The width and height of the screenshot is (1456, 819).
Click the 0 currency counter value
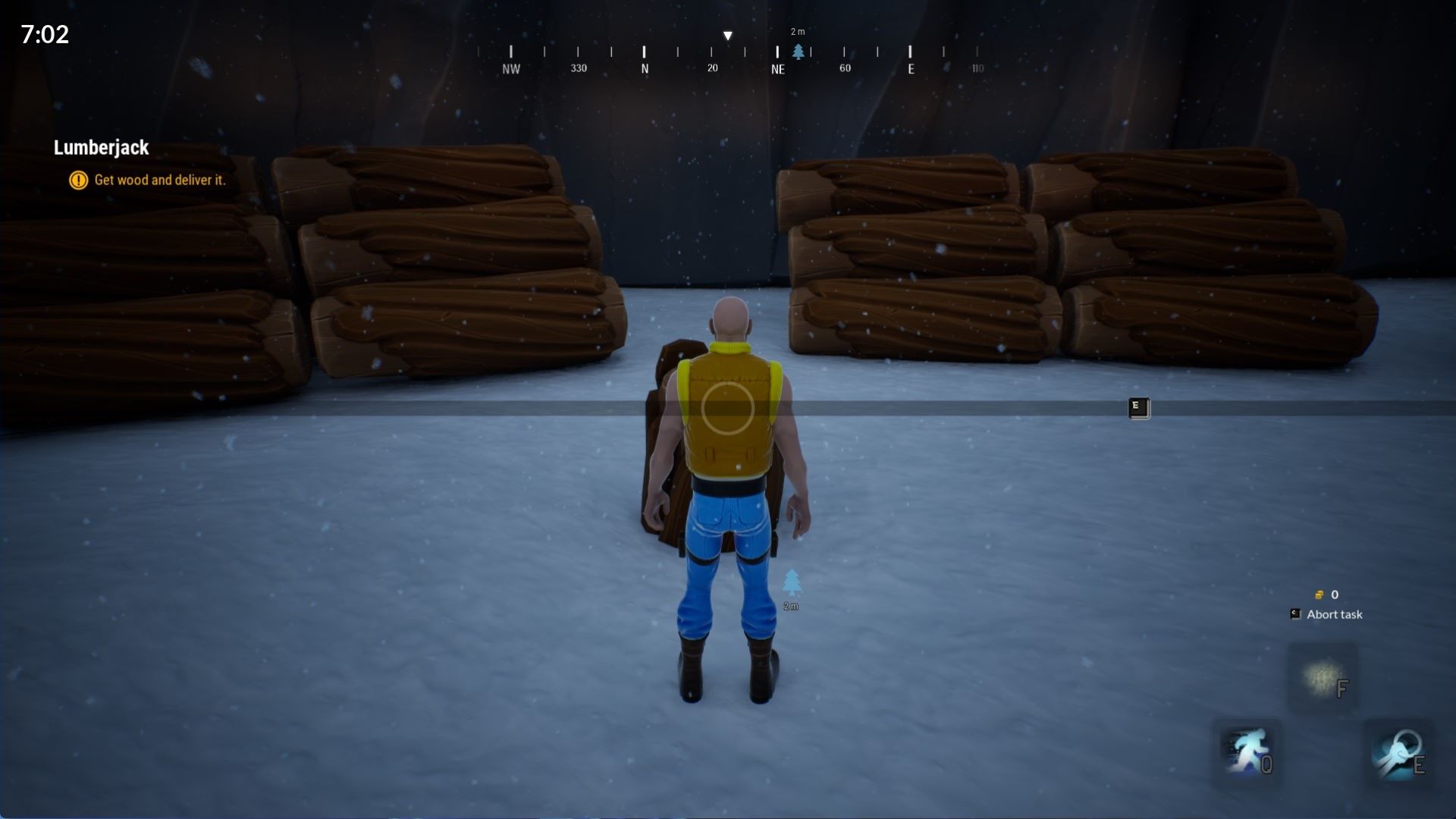point(1335,595)
